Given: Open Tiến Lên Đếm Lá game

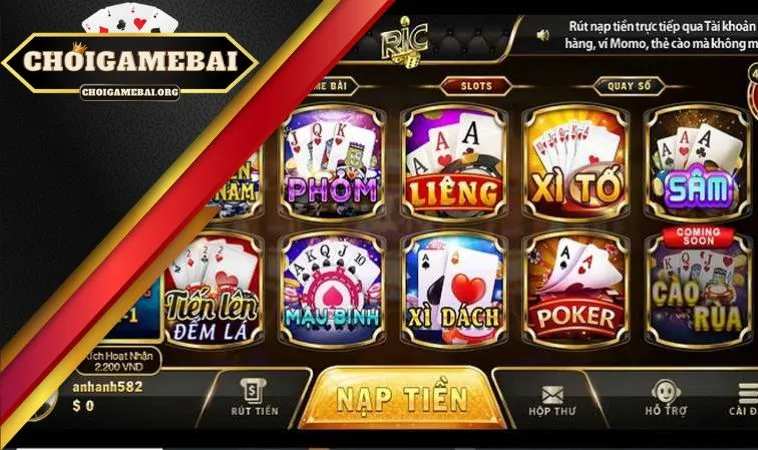Looking at the screenshot, I should click(x=212, y=289).
